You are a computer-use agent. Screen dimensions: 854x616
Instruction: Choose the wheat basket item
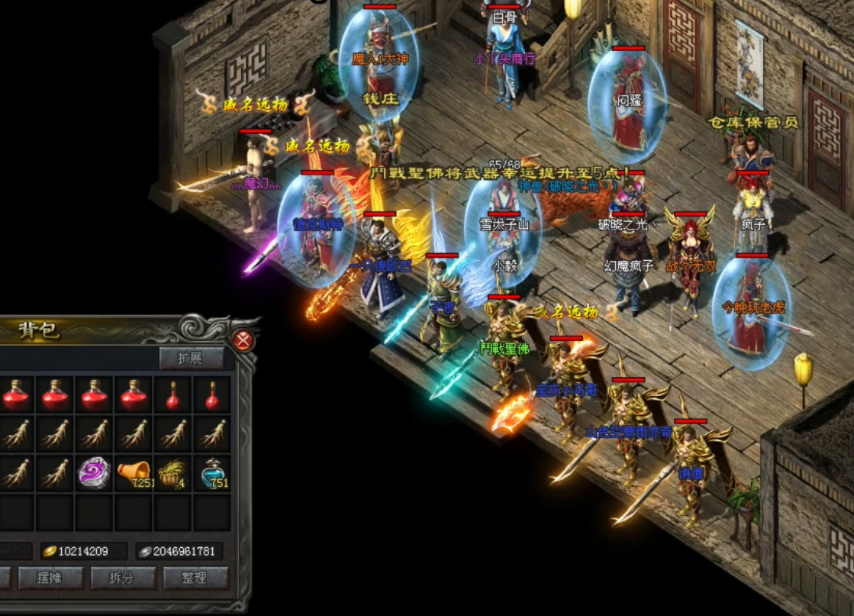point(172,471)
